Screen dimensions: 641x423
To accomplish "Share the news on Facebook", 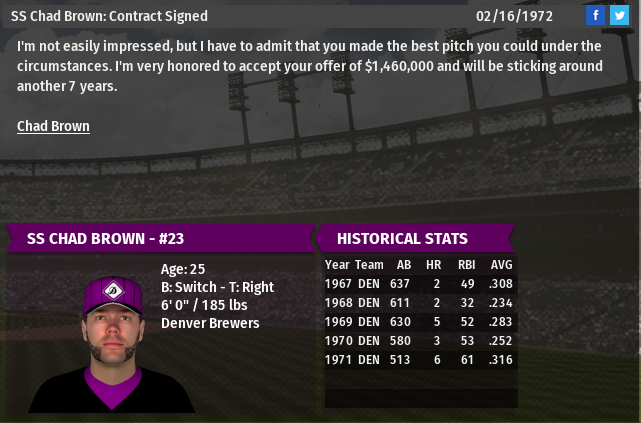I will 595,15.
